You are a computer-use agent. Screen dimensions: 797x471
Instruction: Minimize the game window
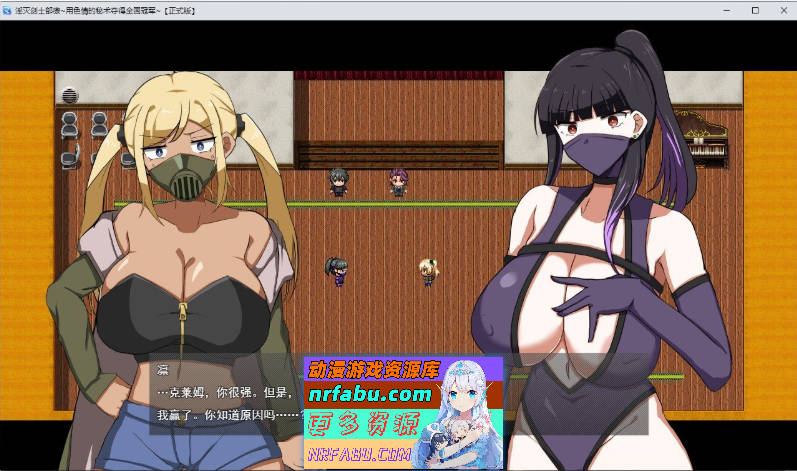pos(728,10)
